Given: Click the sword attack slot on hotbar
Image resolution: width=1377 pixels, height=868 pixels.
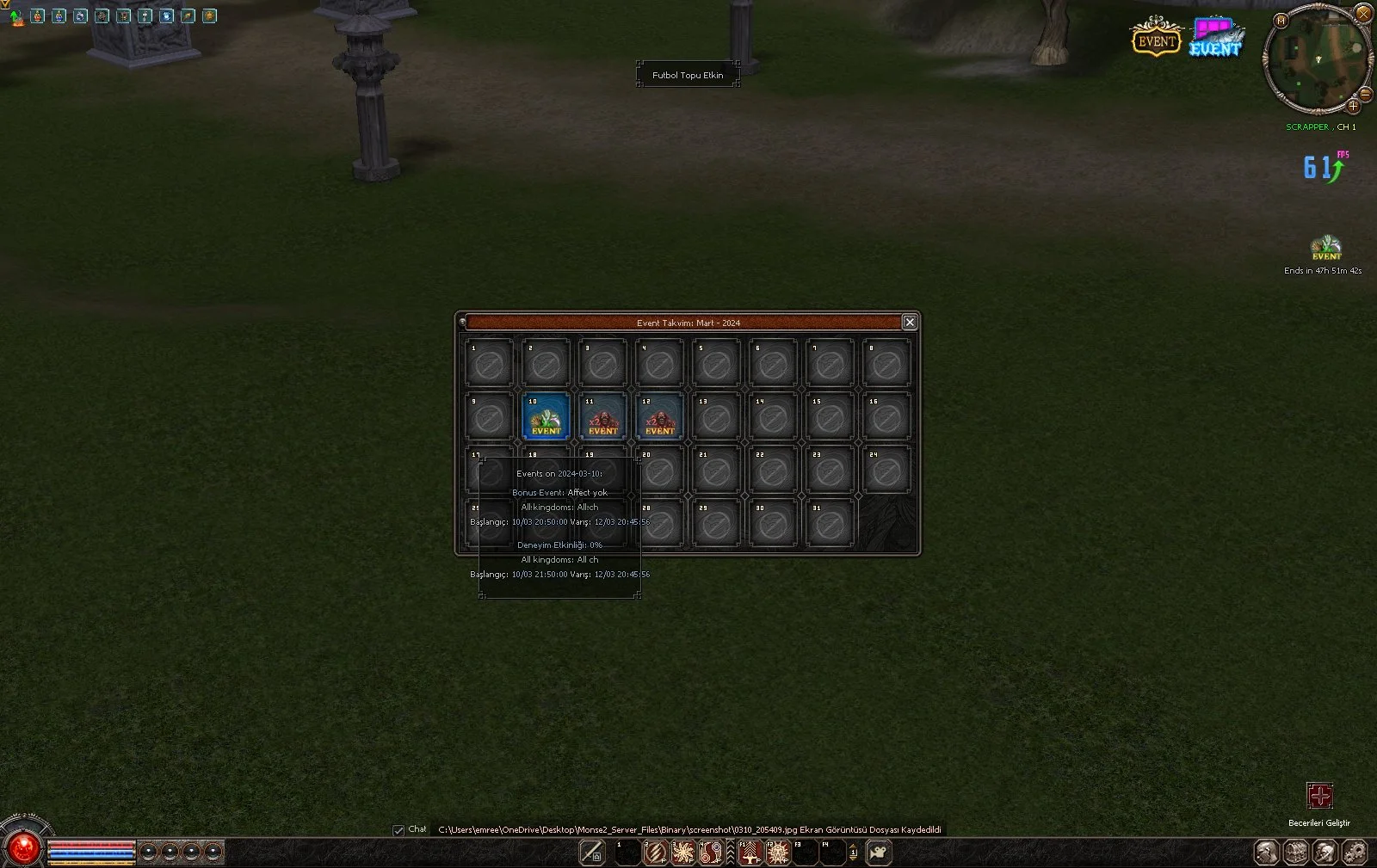Looking at the screenshot, I should 592,853.
